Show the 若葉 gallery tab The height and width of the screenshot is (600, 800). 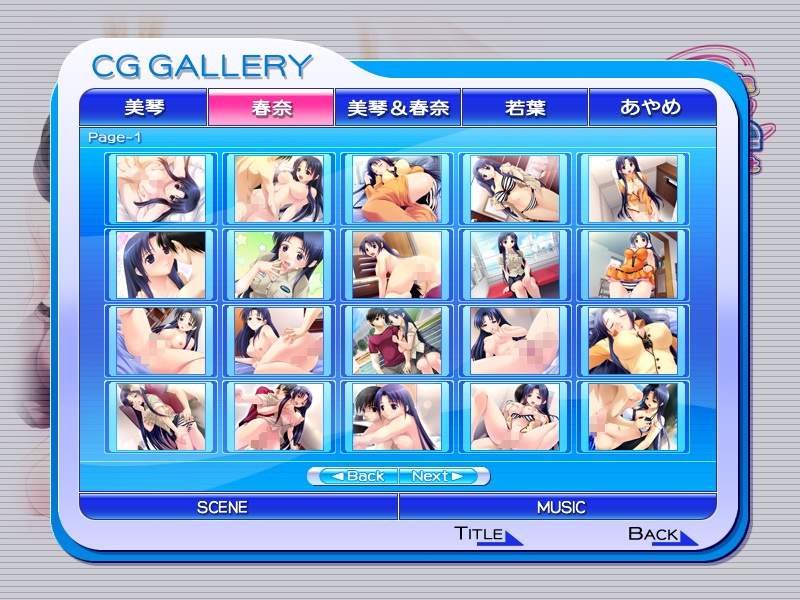pos(525,107)
